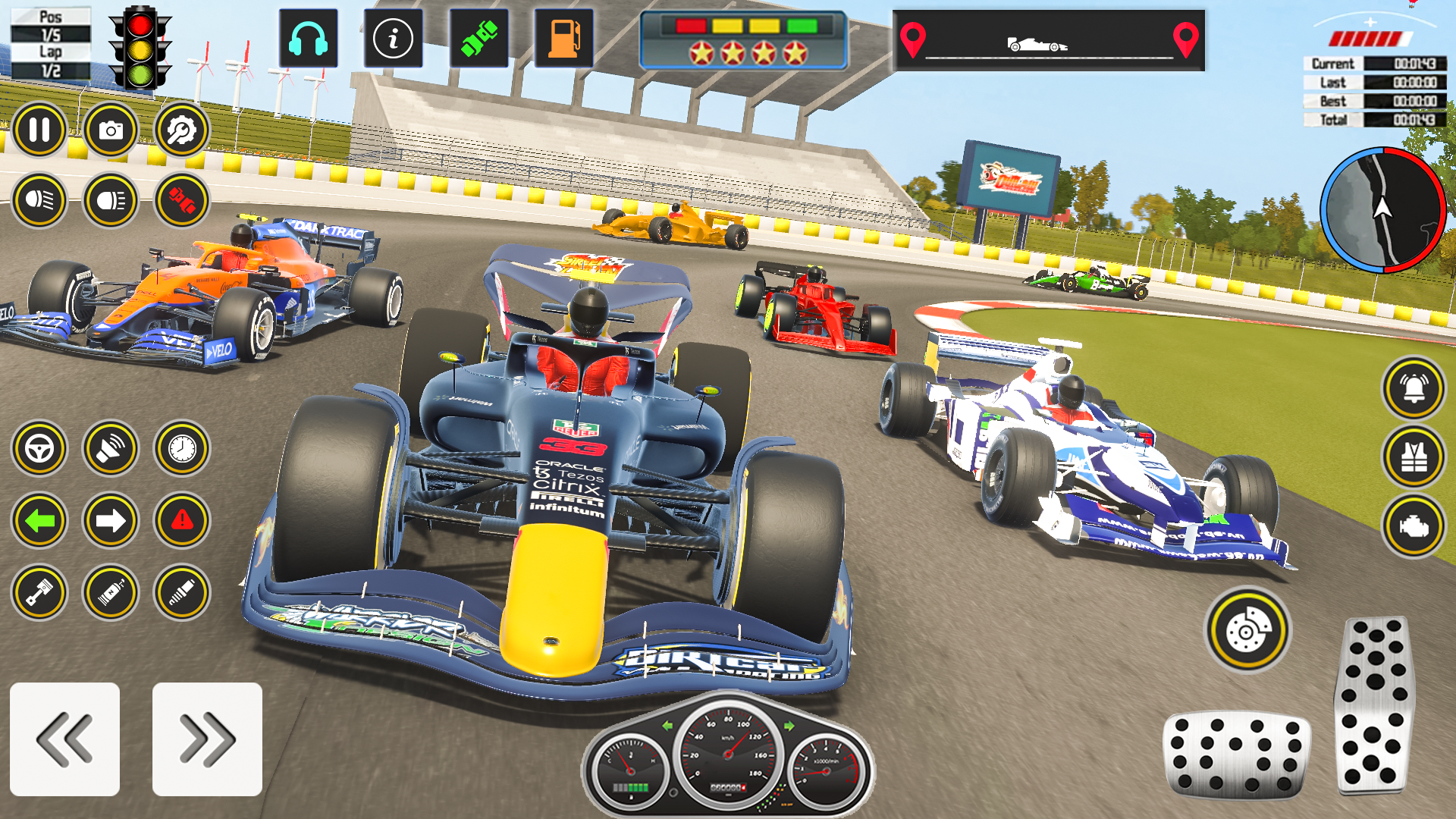Click the spark plug icon

tap(182, 589)
